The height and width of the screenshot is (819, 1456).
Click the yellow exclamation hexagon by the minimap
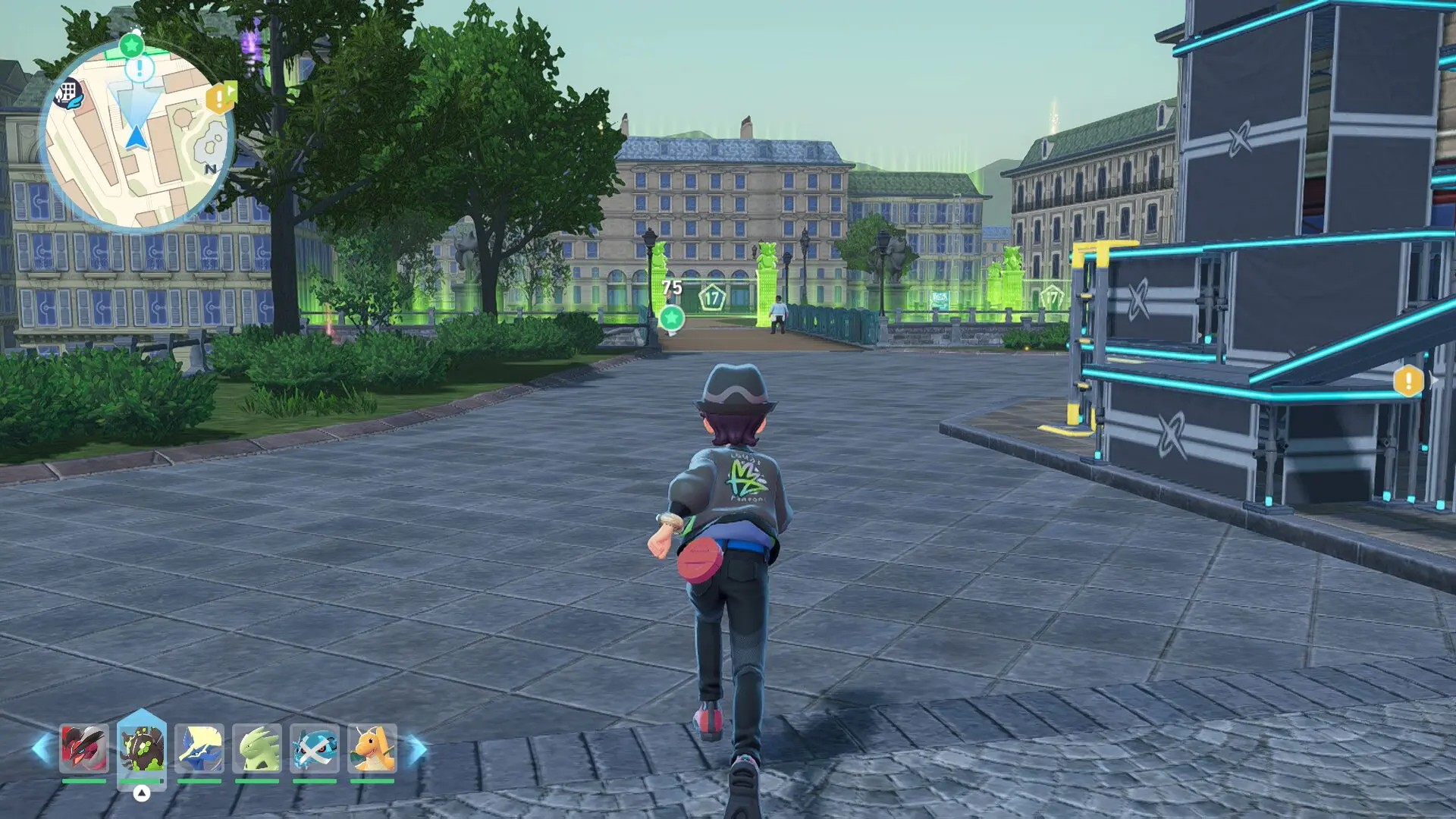[219, 98]
